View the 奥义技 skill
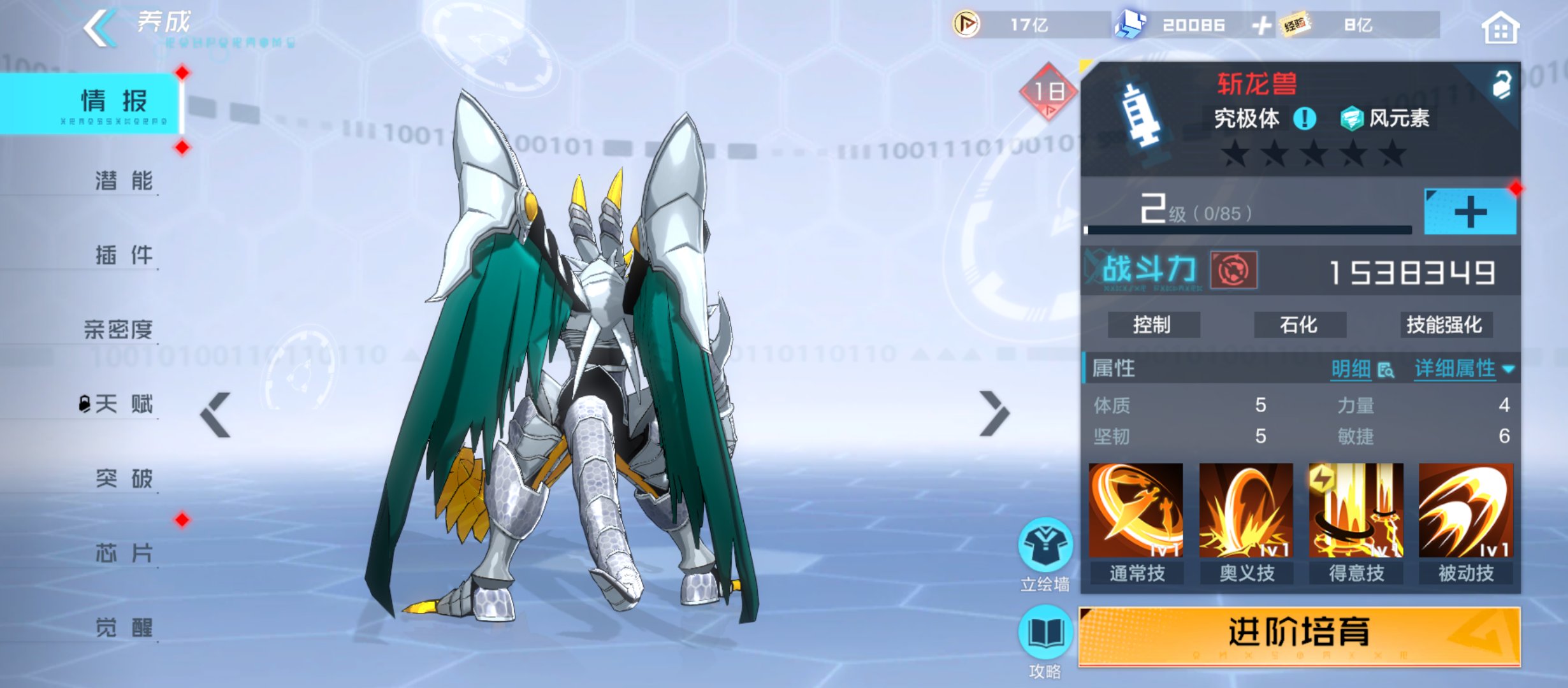Screen dimensions: 1568x688 point(1246,511)
